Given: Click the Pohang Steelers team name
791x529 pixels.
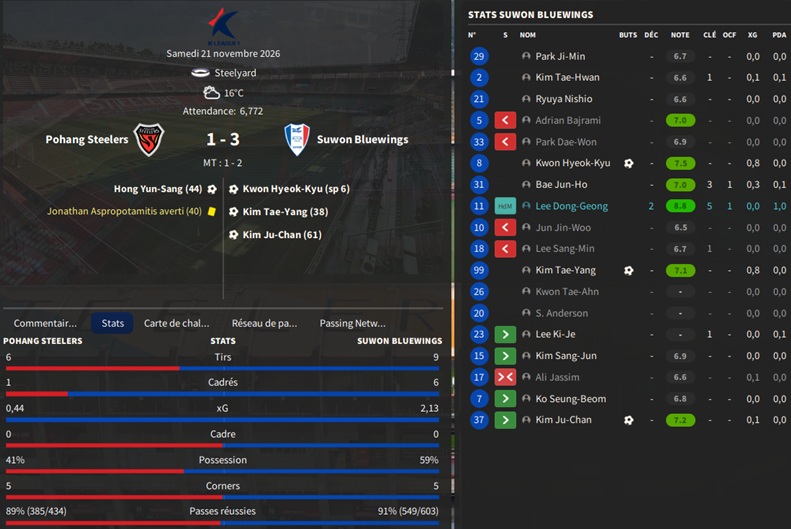Looking at the screenshot, I should coord(87,140).
